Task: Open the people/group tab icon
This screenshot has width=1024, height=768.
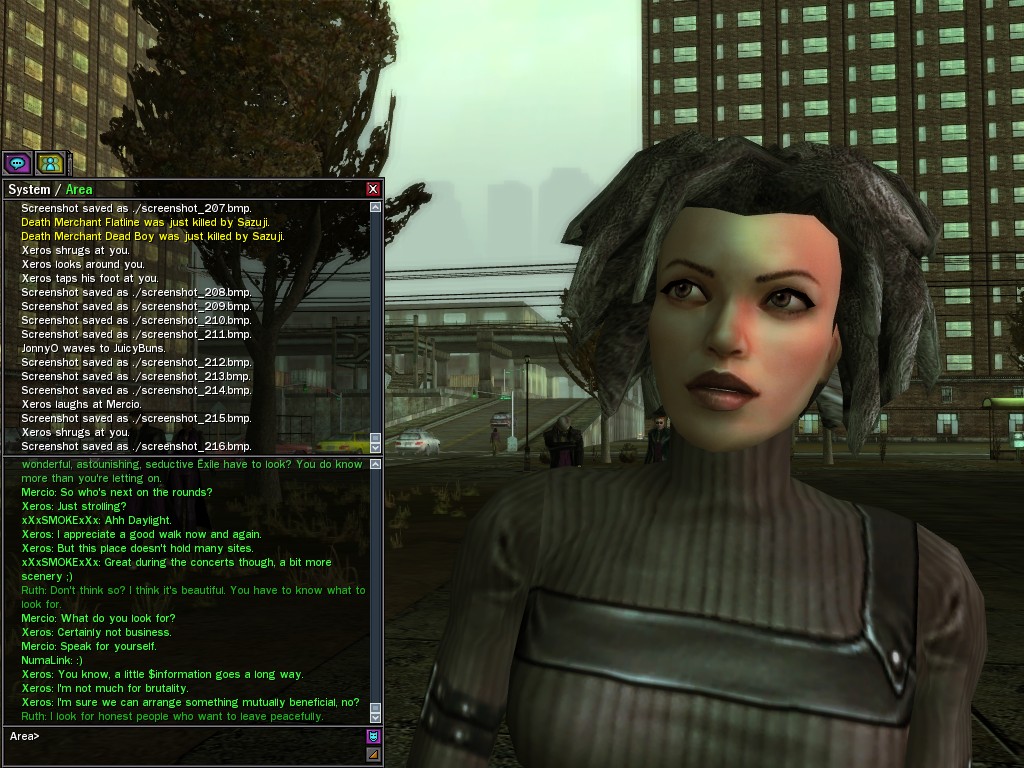Action: [x=49, y=163]
